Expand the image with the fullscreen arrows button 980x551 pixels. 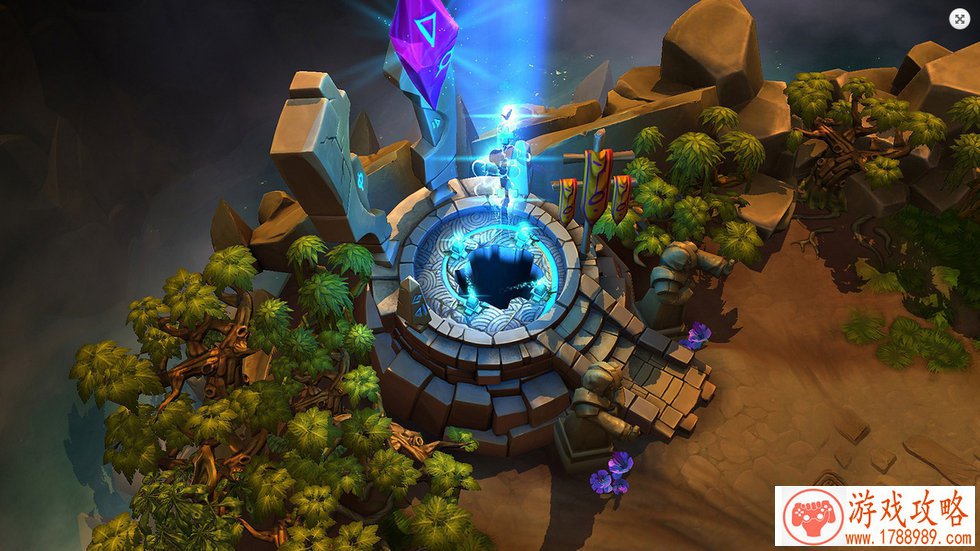(x=958, y=18)
